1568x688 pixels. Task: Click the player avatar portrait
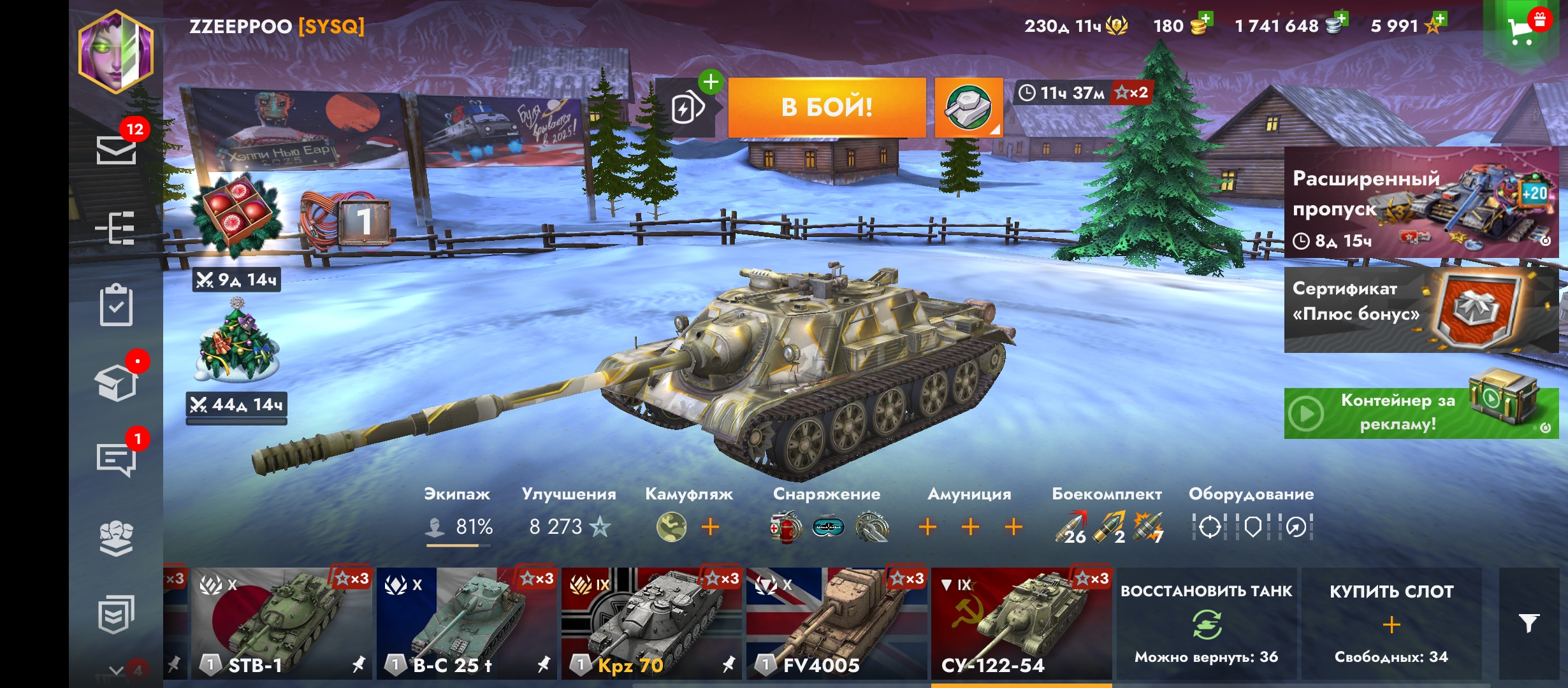pyautogui.click(x=115, y=52)
